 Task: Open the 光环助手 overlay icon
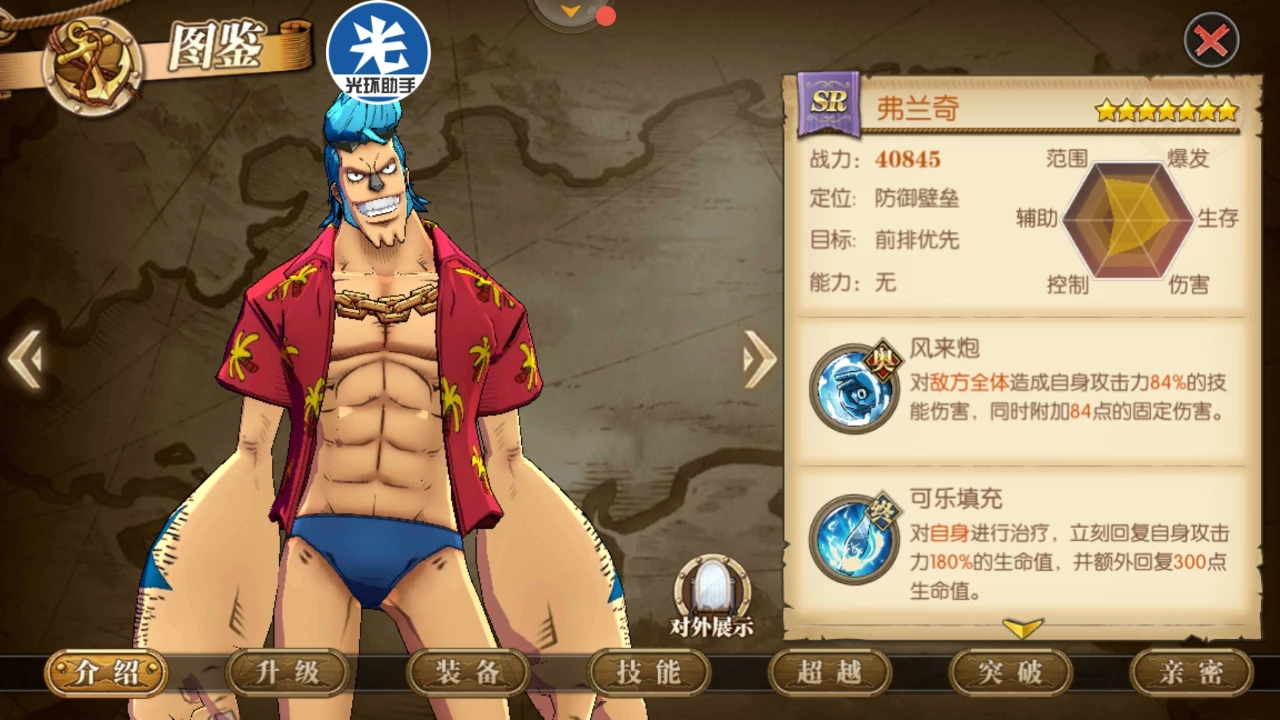coord(378,52)
